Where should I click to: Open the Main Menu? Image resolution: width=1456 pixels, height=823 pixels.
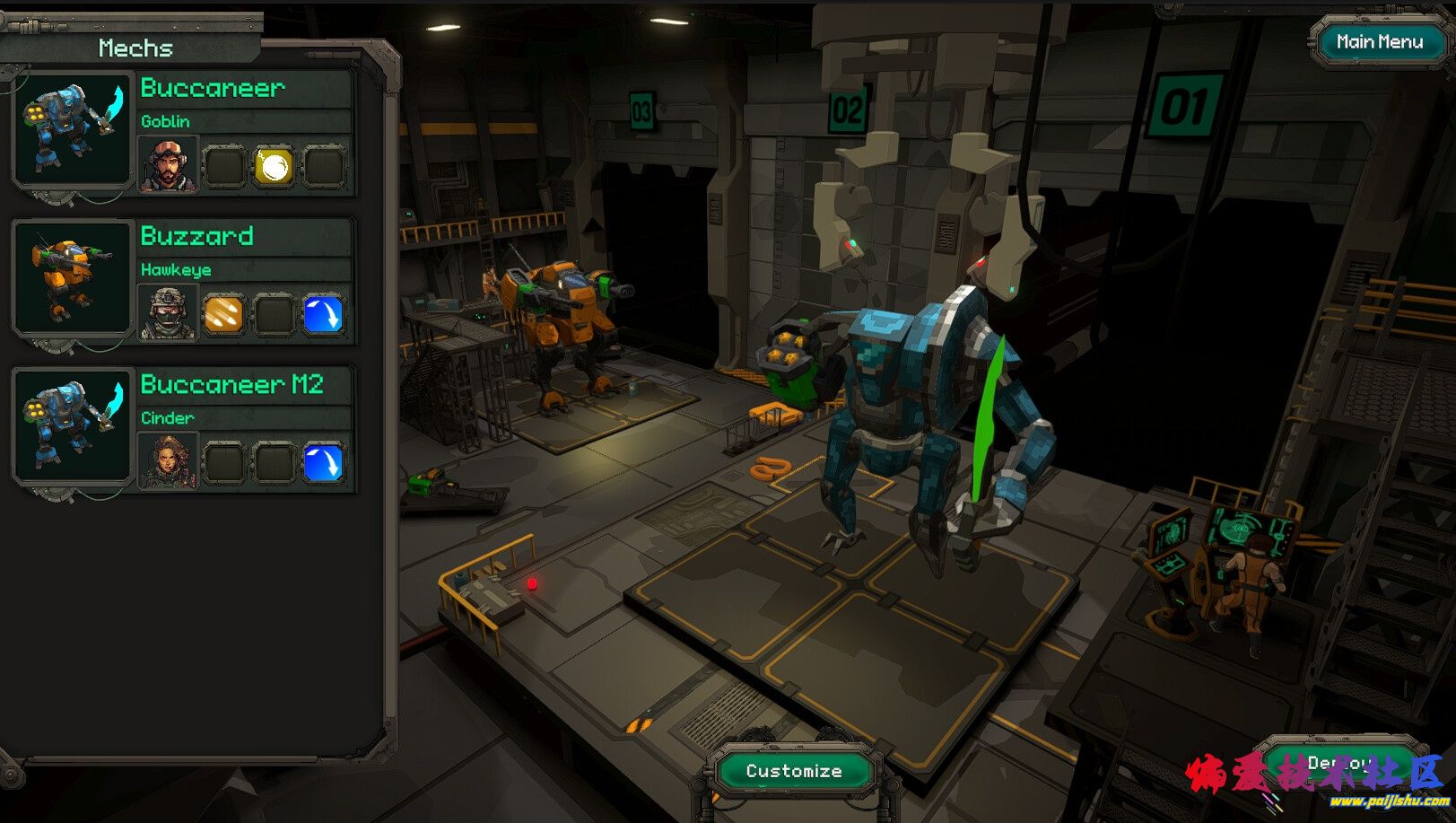click(x=1379, y=42)
